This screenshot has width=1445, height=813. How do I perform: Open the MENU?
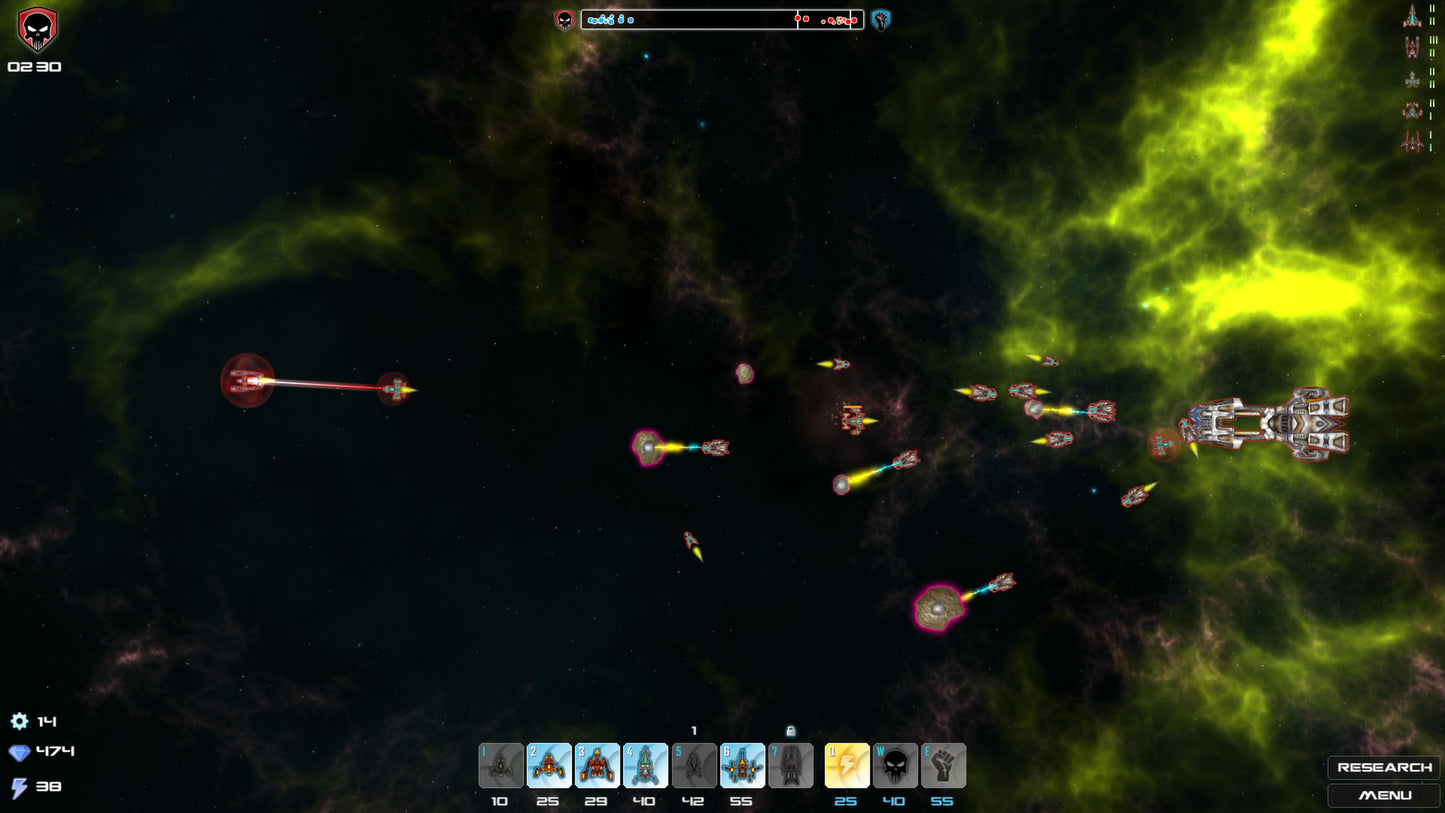[x=1384, y=796]
